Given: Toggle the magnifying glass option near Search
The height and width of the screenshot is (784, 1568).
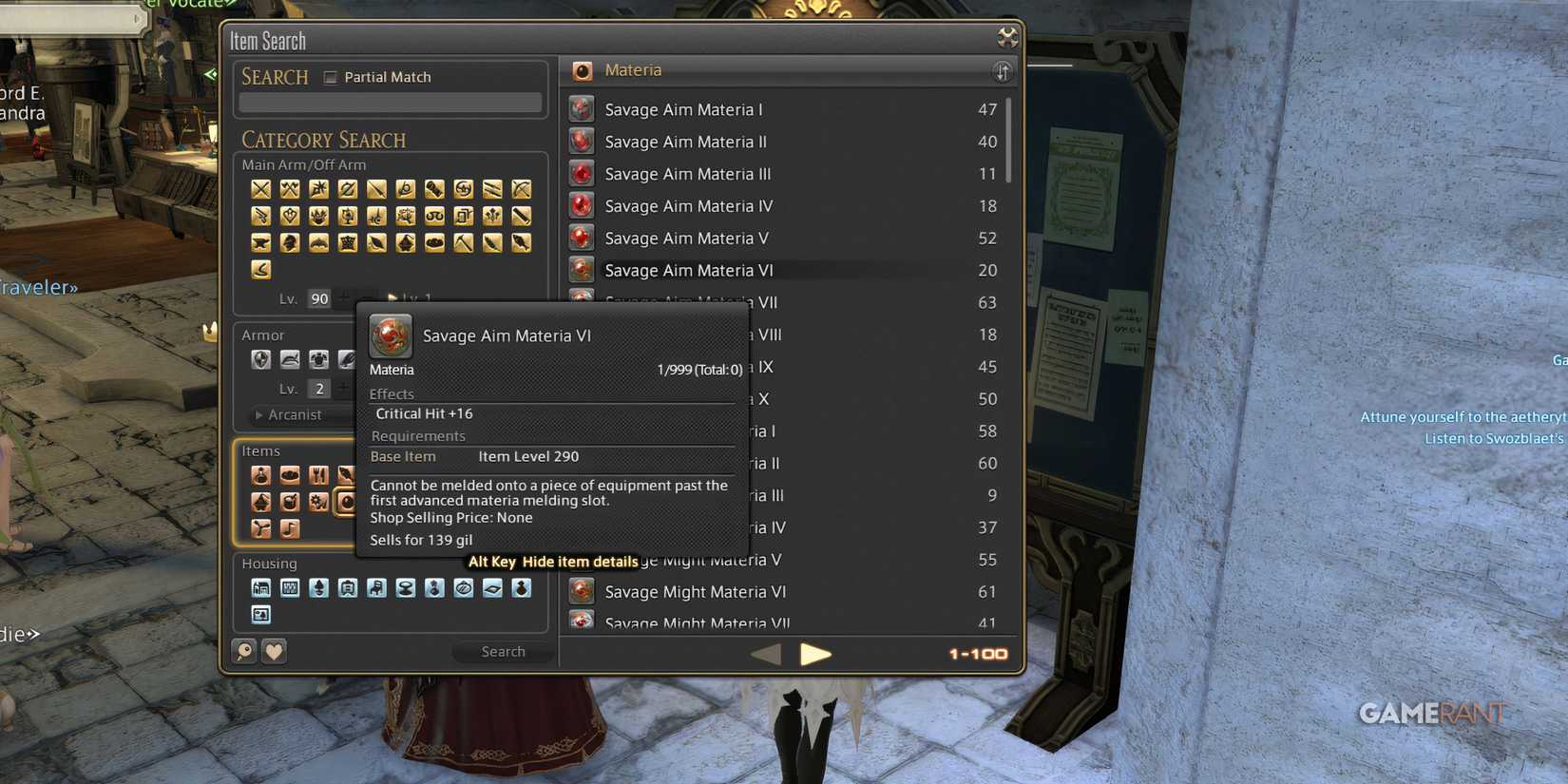Looking at the screenshot, I should tap(244, 652).
